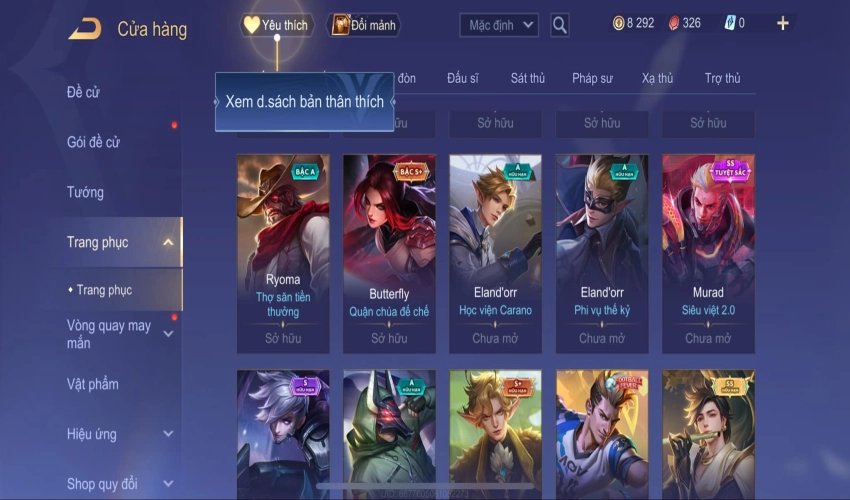Expand the Hiệu ứng effects section

click(167, 434)
